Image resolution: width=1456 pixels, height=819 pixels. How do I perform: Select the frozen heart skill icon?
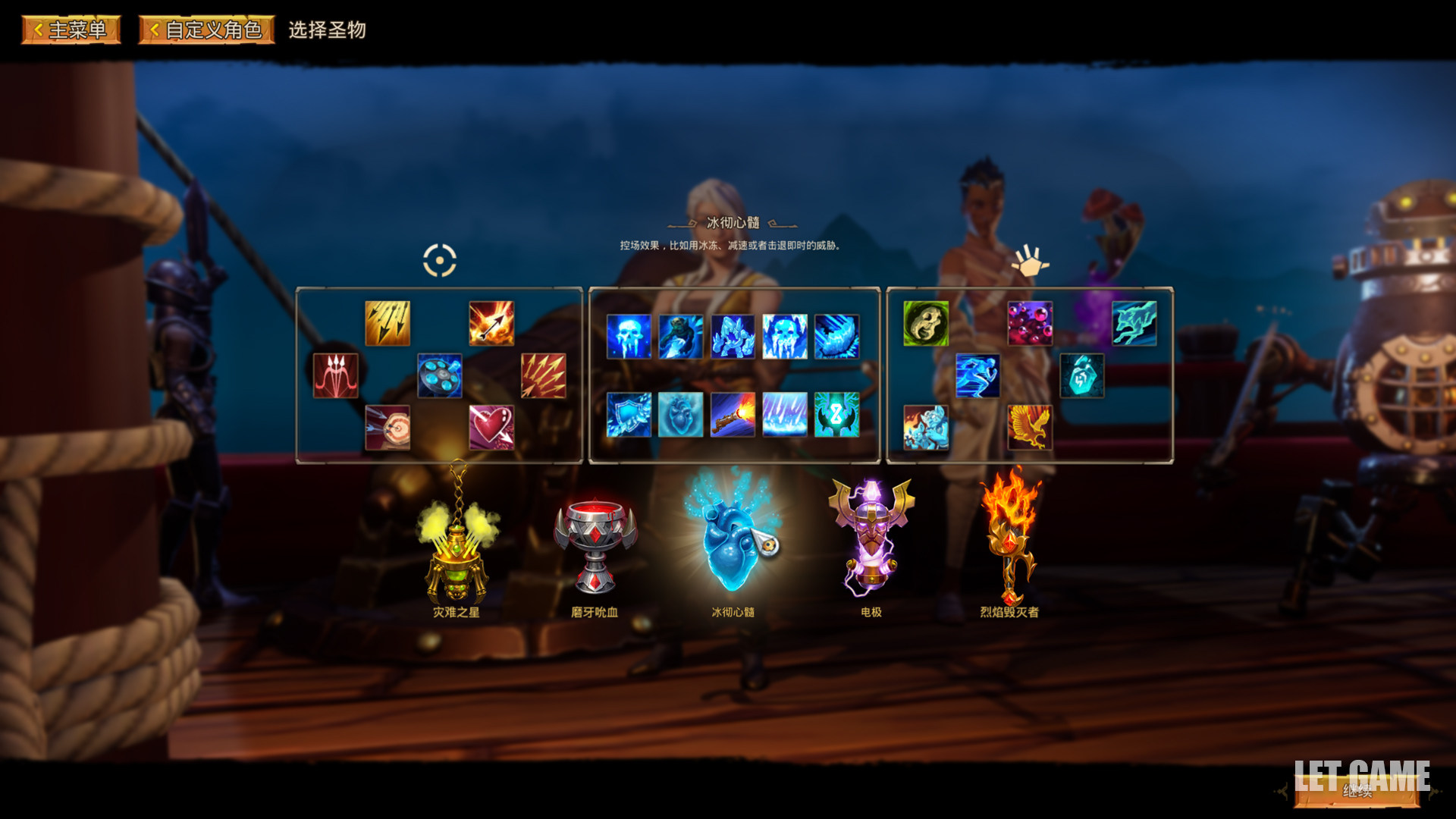click(x=680, y=414)
